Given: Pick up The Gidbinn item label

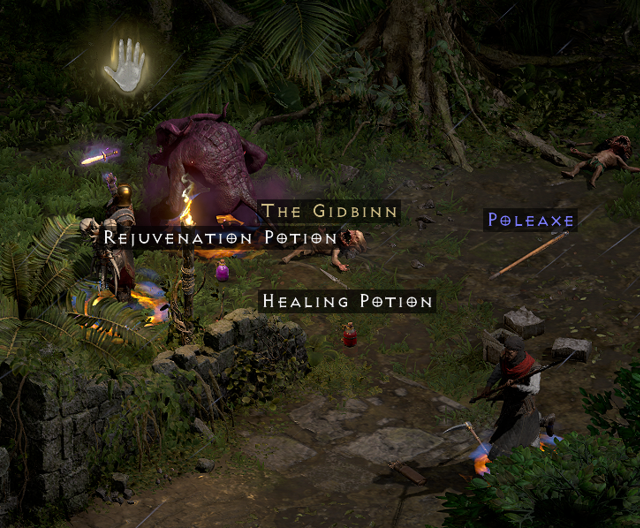Looking at the screenshot, I should 330,211.
